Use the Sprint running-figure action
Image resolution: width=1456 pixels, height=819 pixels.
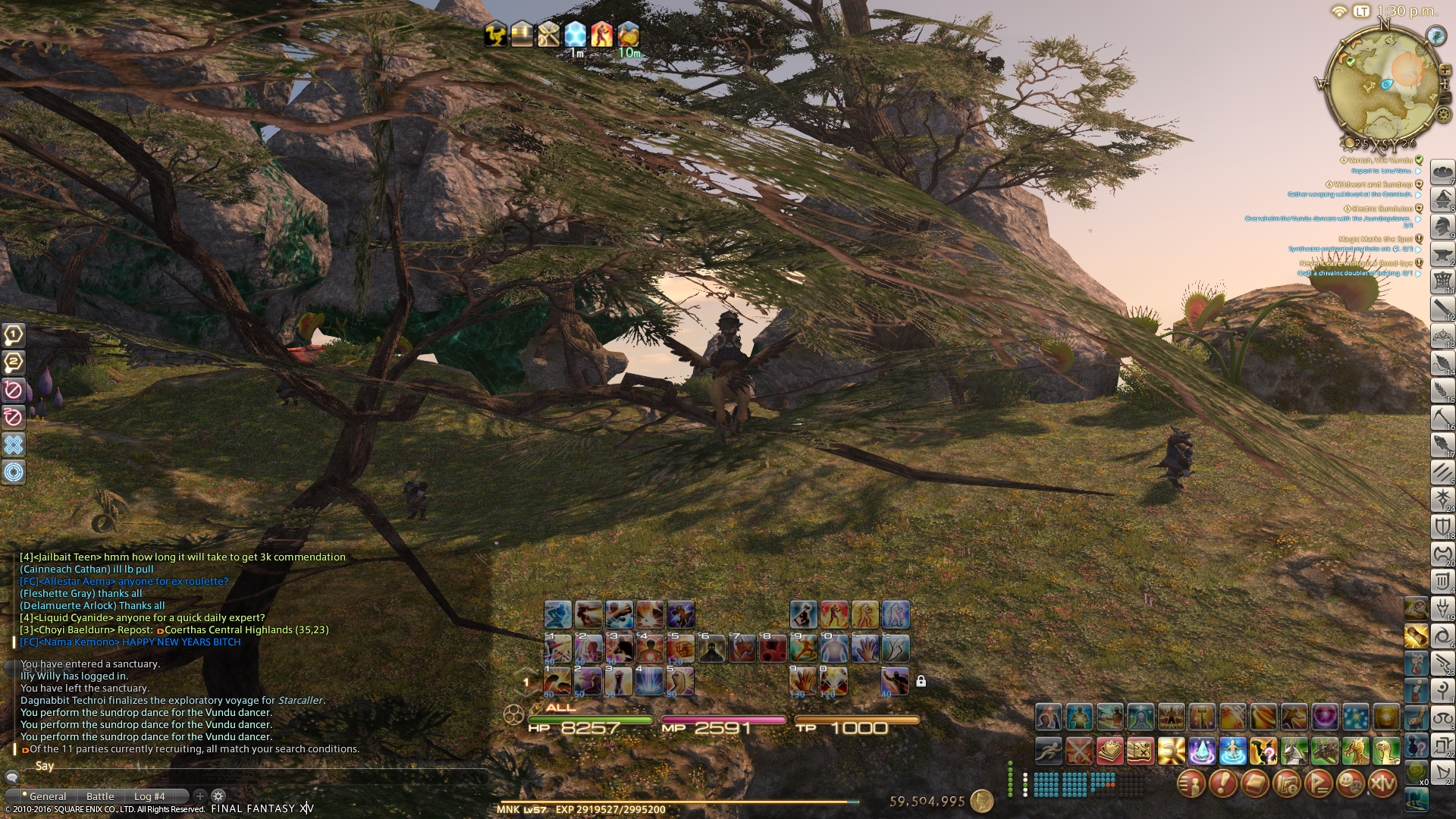click(1049, 751)
